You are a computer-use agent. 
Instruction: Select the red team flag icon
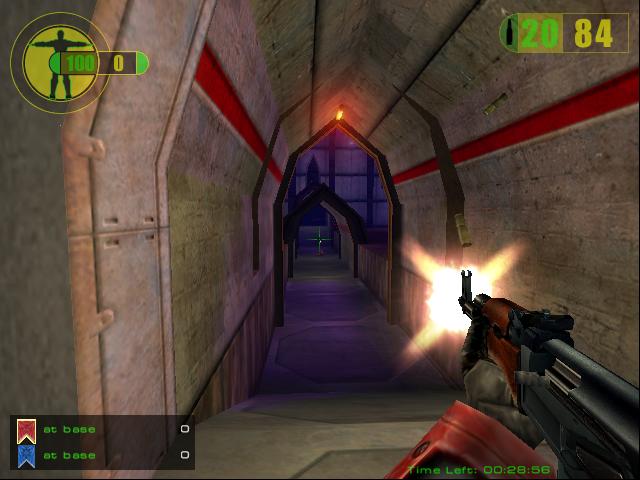[26, 431]
